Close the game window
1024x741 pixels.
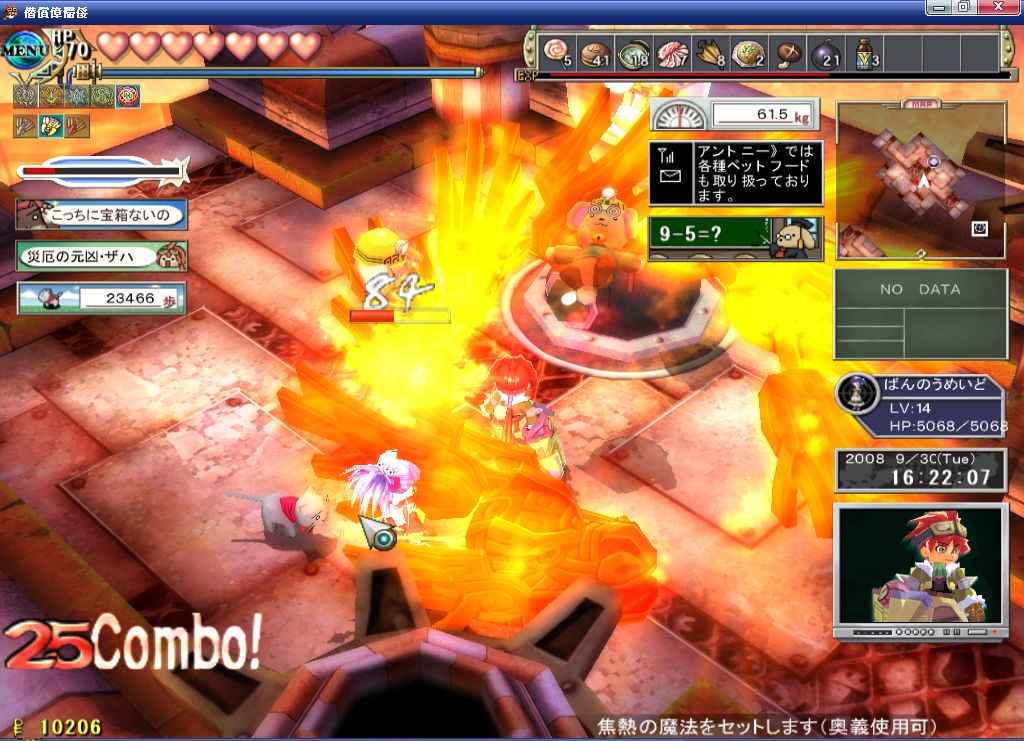[x=1004, y=8]
